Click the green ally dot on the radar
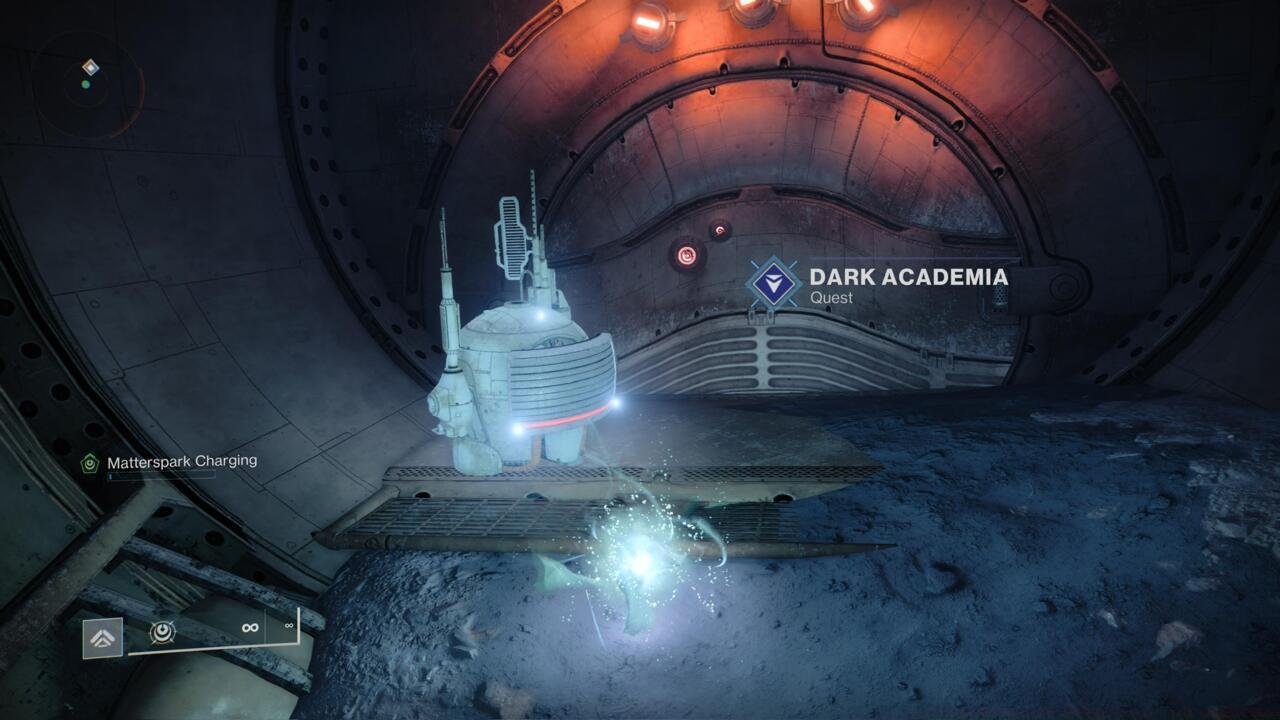1280x720 pixels. (x=86, y=86)
